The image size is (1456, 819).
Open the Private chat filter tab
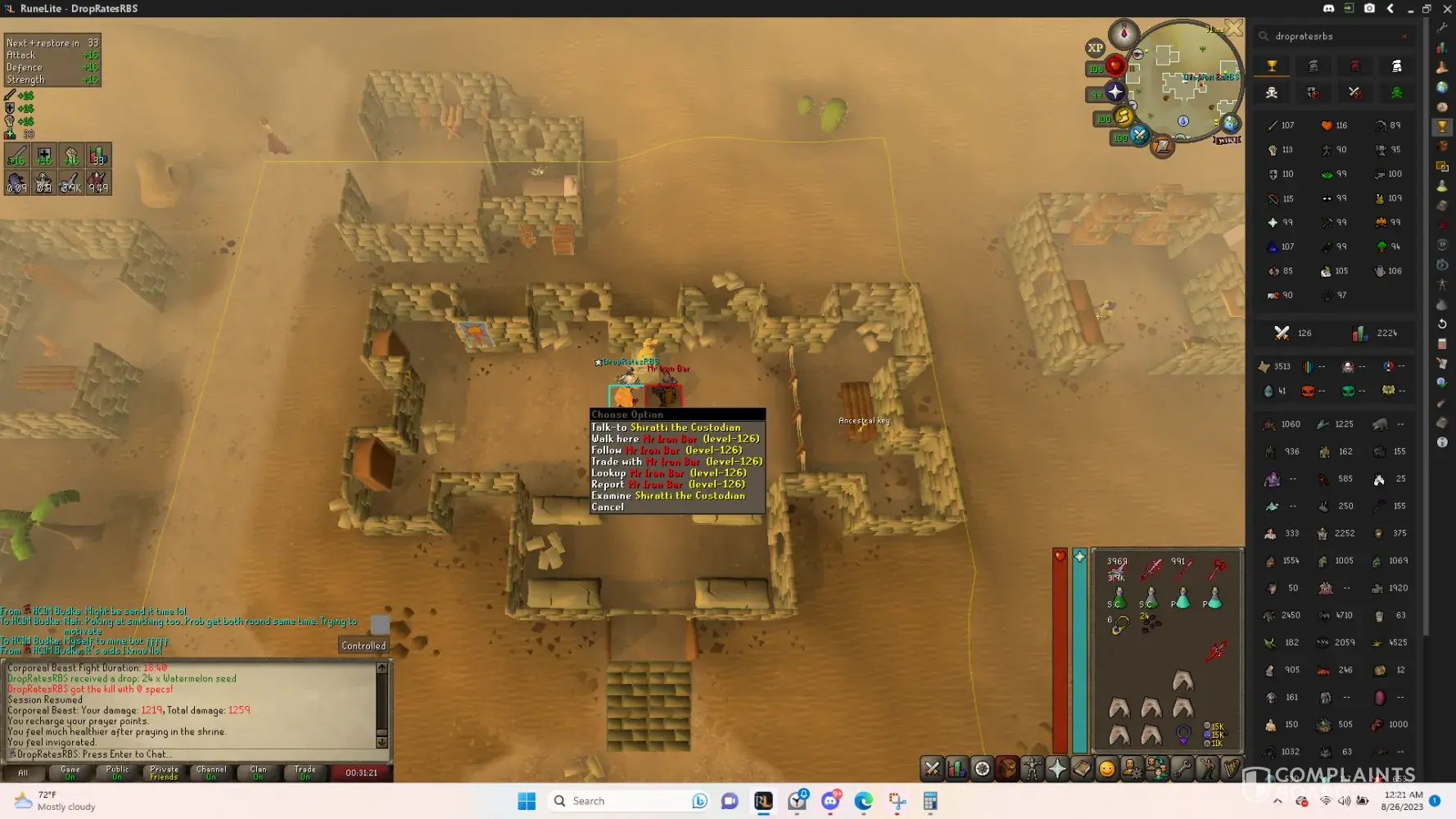[x=164, y=772]
